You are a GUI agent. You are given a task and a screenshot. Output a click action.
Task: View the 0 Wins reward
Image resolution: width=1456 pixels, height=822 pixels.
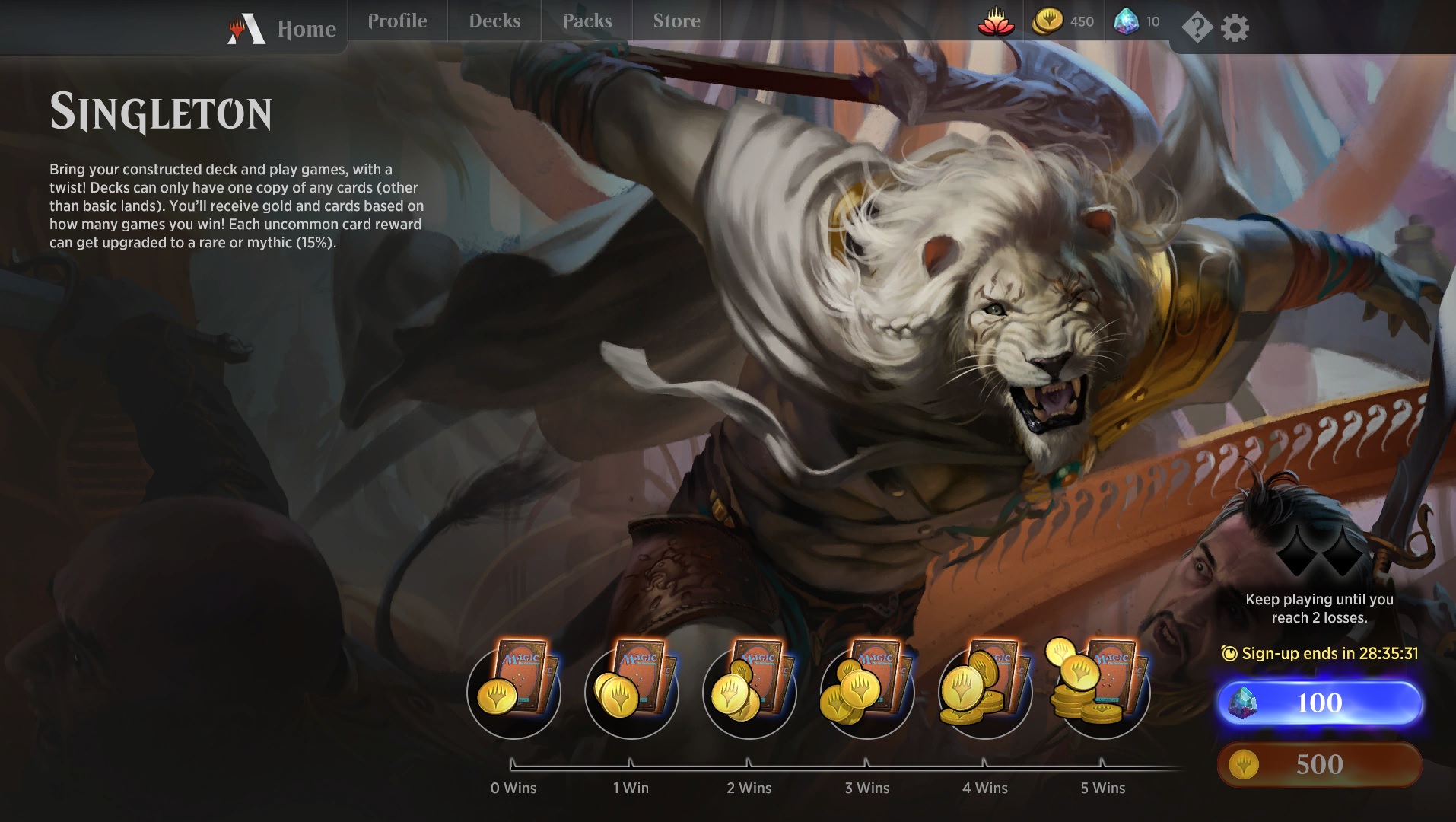pyautogui.click(x=513, y=690)
